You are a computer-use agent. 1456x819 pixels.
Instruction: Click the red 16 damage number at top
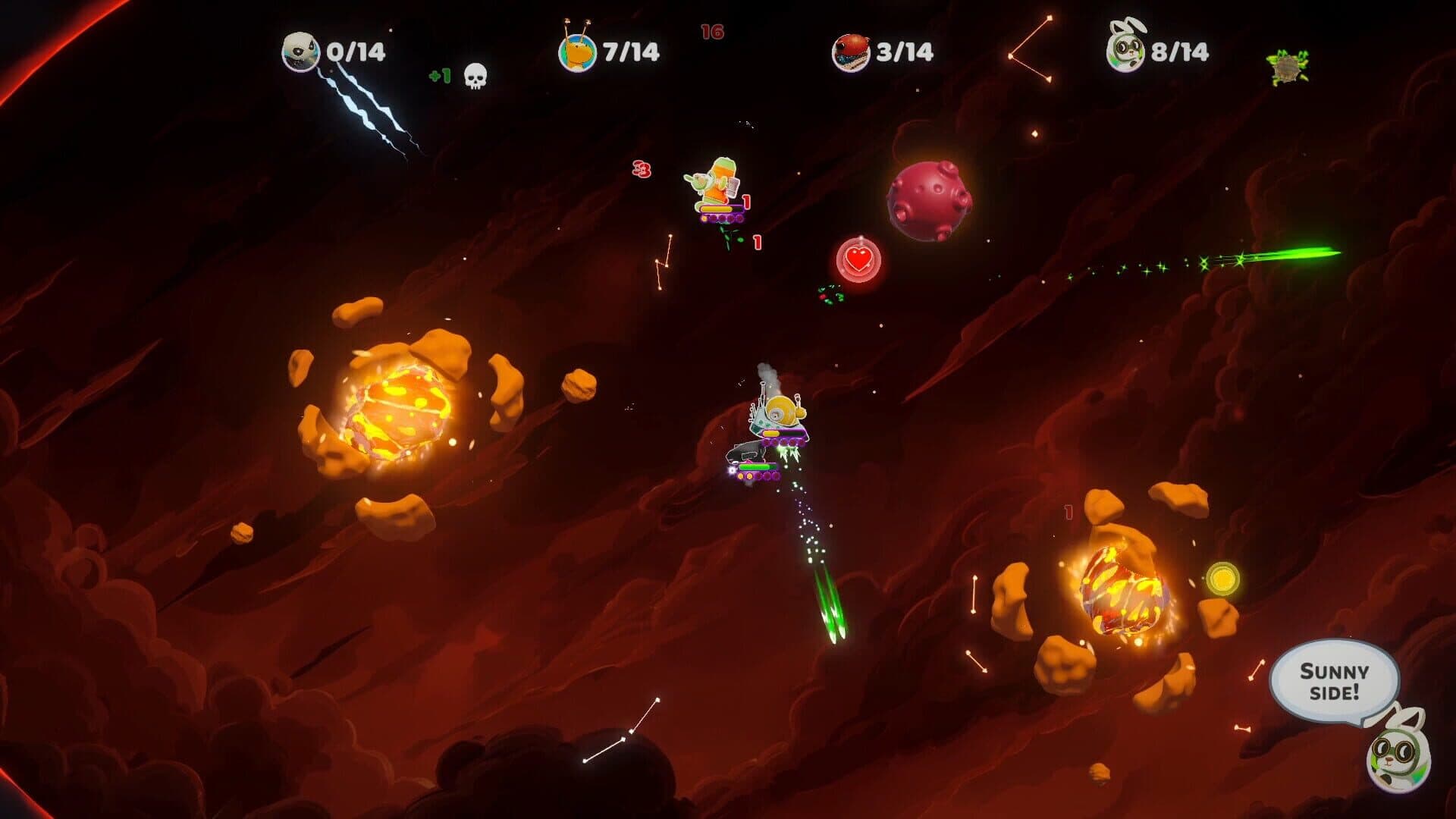(x=712, y=33)
